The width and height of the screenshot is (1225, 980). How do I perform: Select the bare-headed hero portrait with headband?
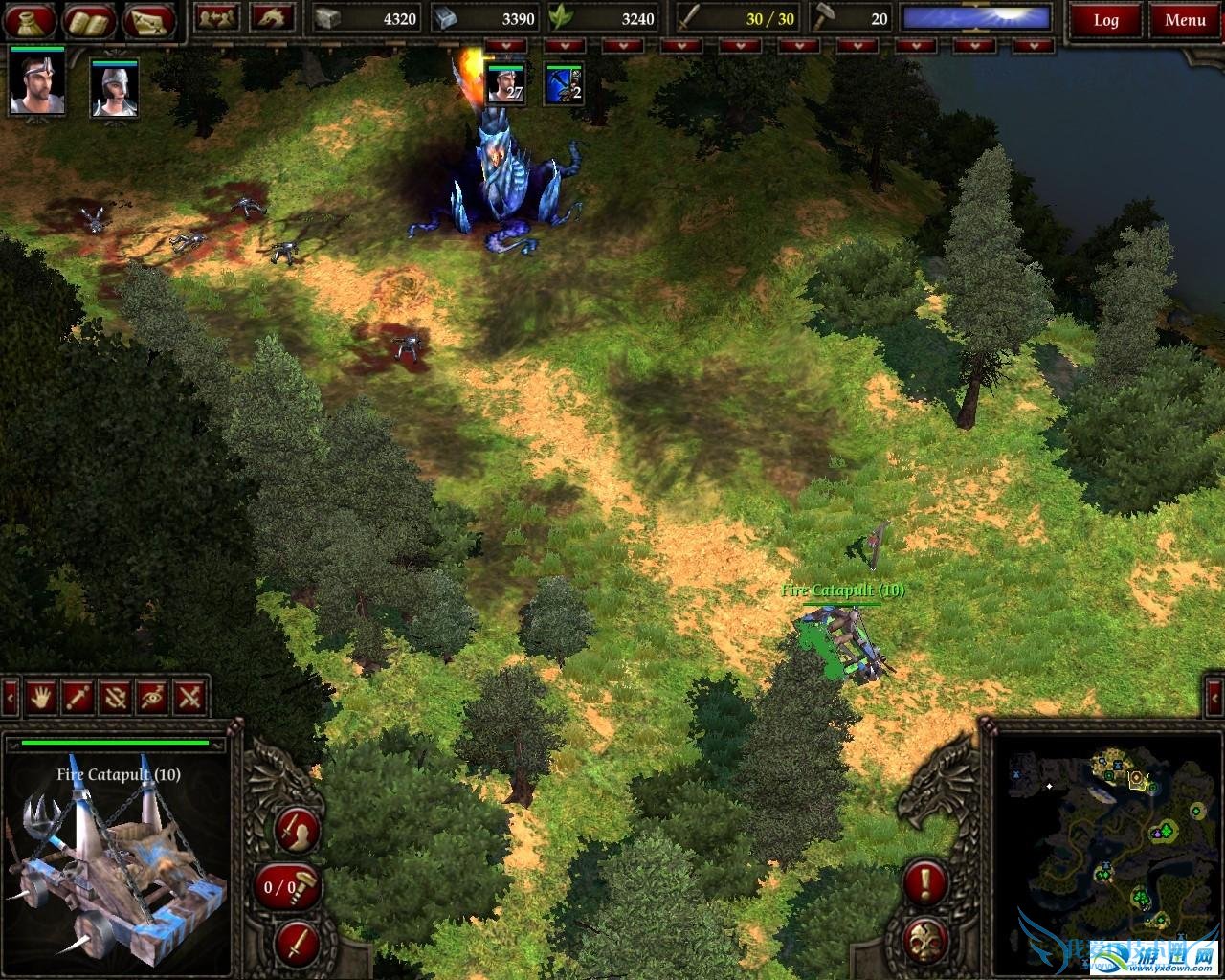coord(37,84)
